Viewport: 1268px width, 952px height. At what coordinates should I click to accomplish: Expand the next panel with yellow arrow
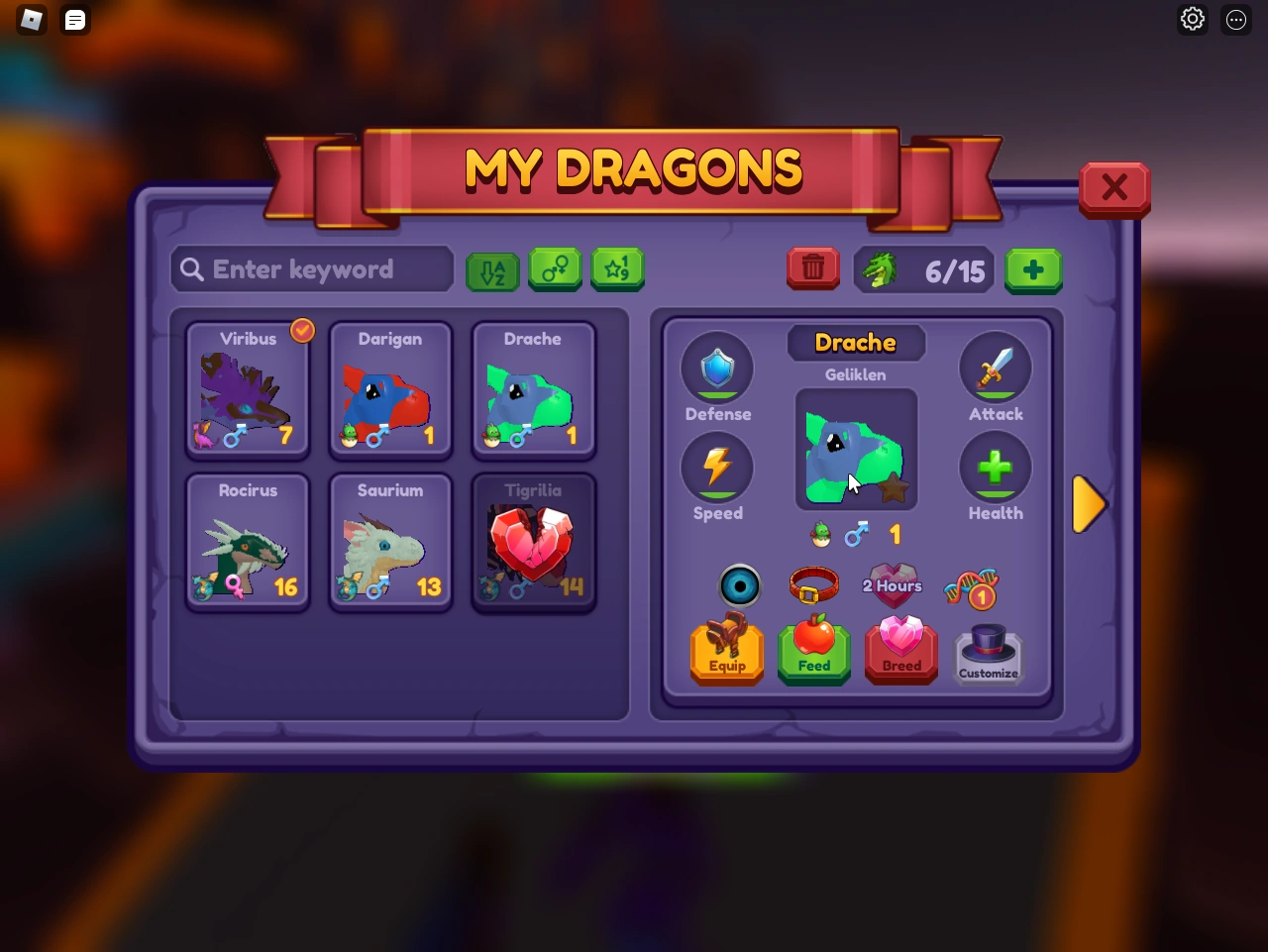click(x=1088, y=504)
